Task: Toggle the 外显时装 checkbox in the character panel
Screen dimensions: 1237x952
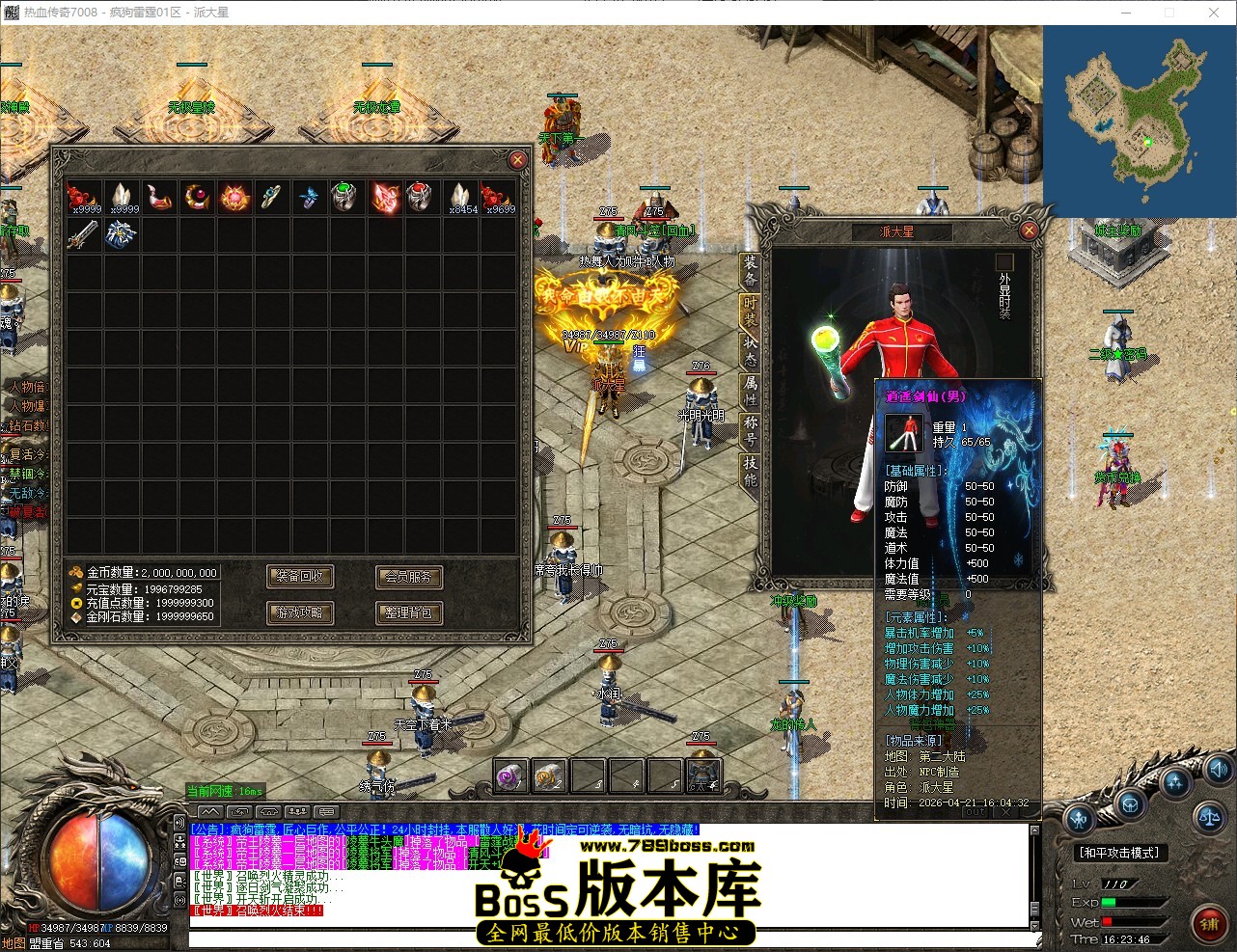Action: [x=1003, y=260]
